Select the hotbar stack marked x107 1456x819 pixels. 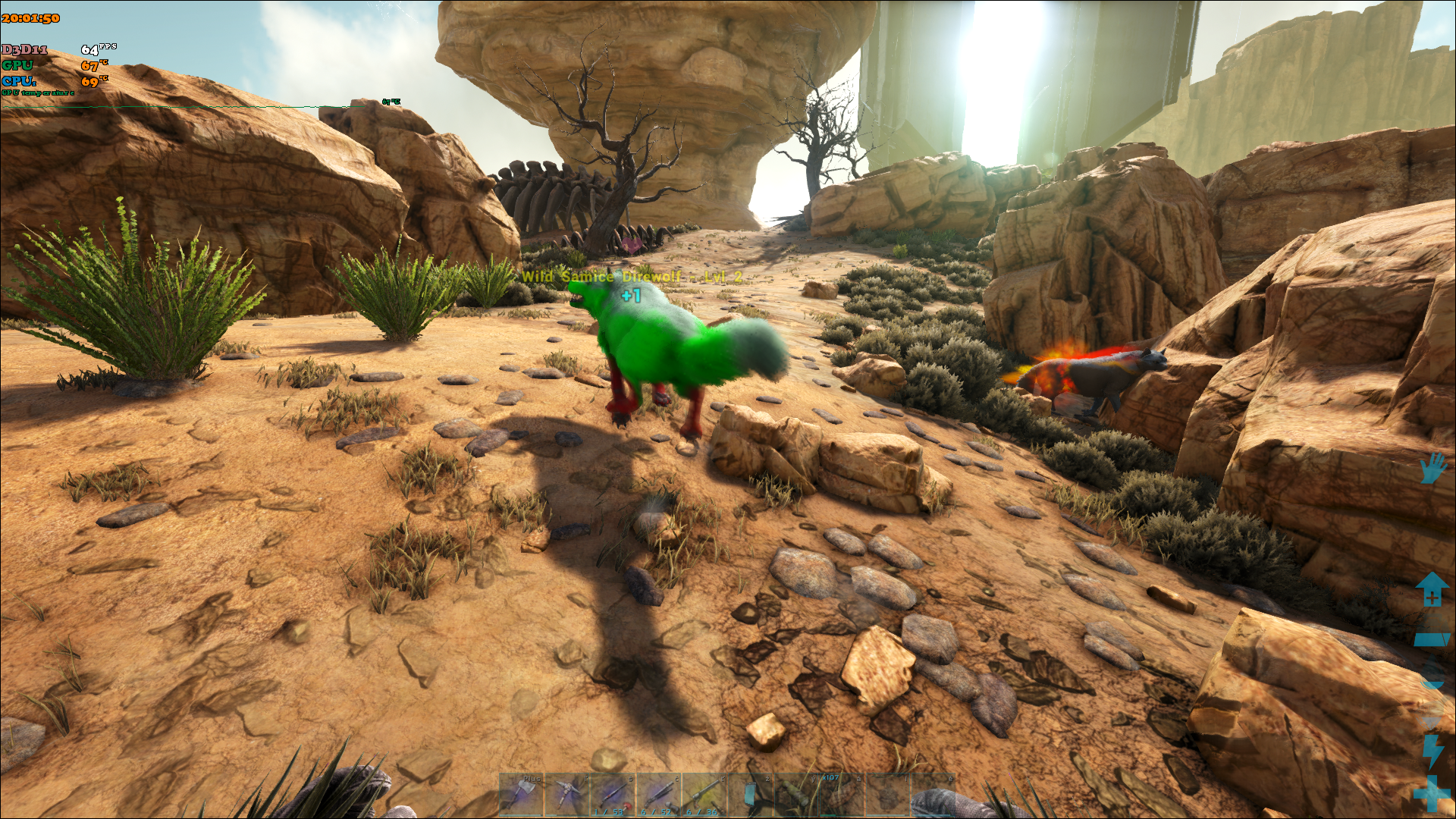tap(841, 795)
